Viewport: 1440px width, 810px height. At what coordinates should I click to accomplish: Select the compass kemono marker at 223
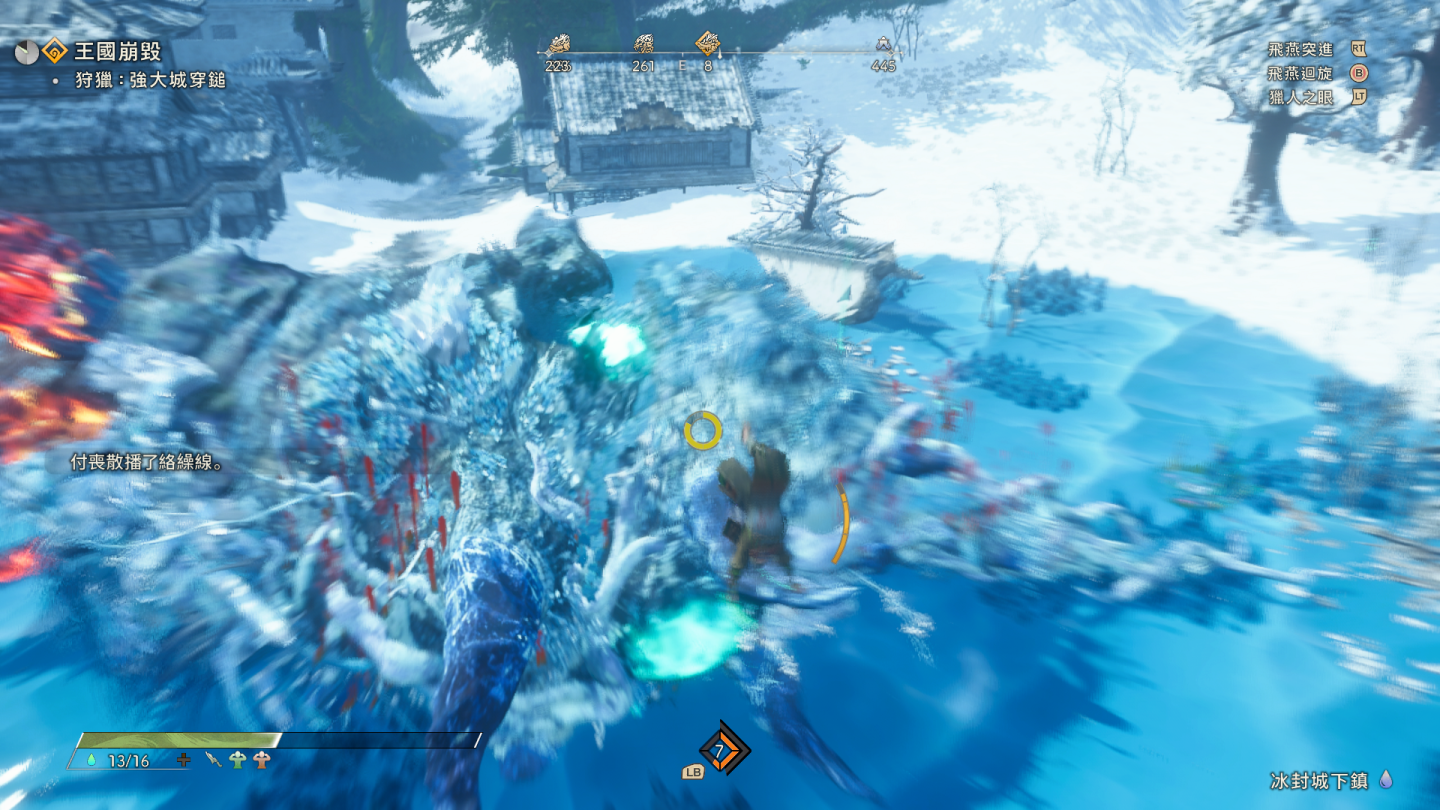tap(557, 44)
